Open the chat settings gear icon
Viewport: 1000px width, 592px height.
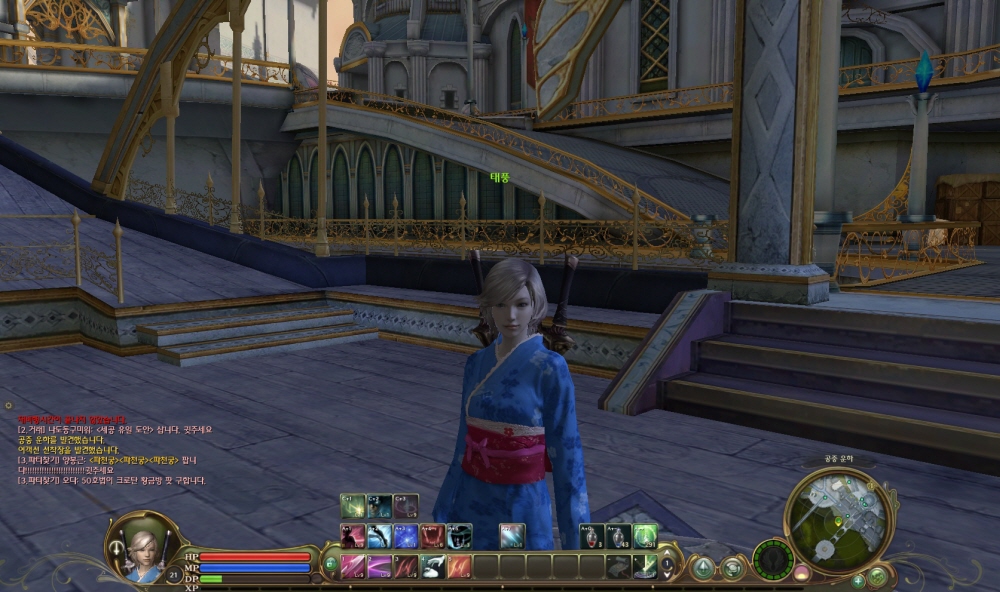pyautogui.click(x=8, y=406)
